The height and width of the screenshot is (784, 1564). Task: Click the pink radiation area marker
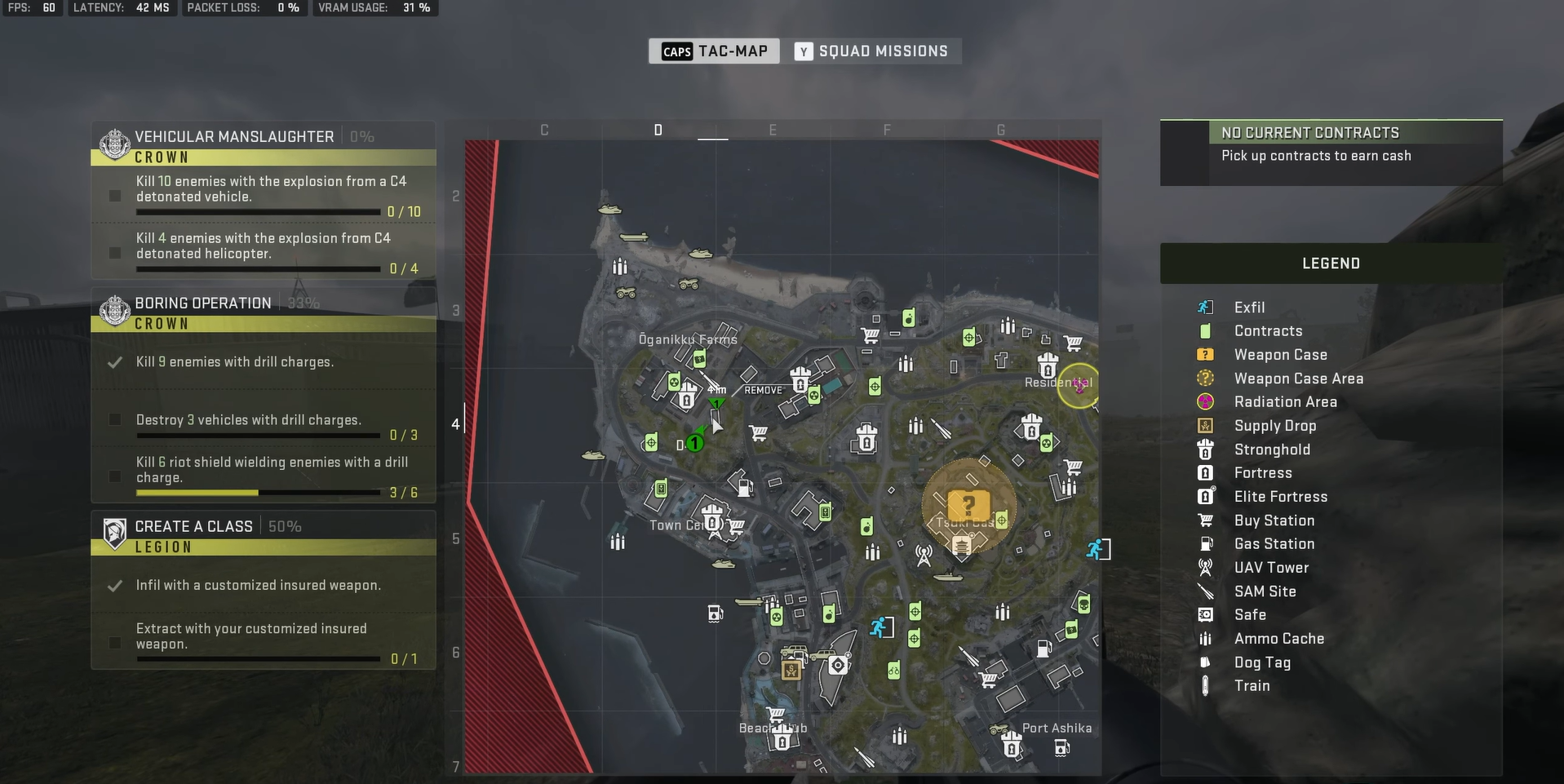1080,384
